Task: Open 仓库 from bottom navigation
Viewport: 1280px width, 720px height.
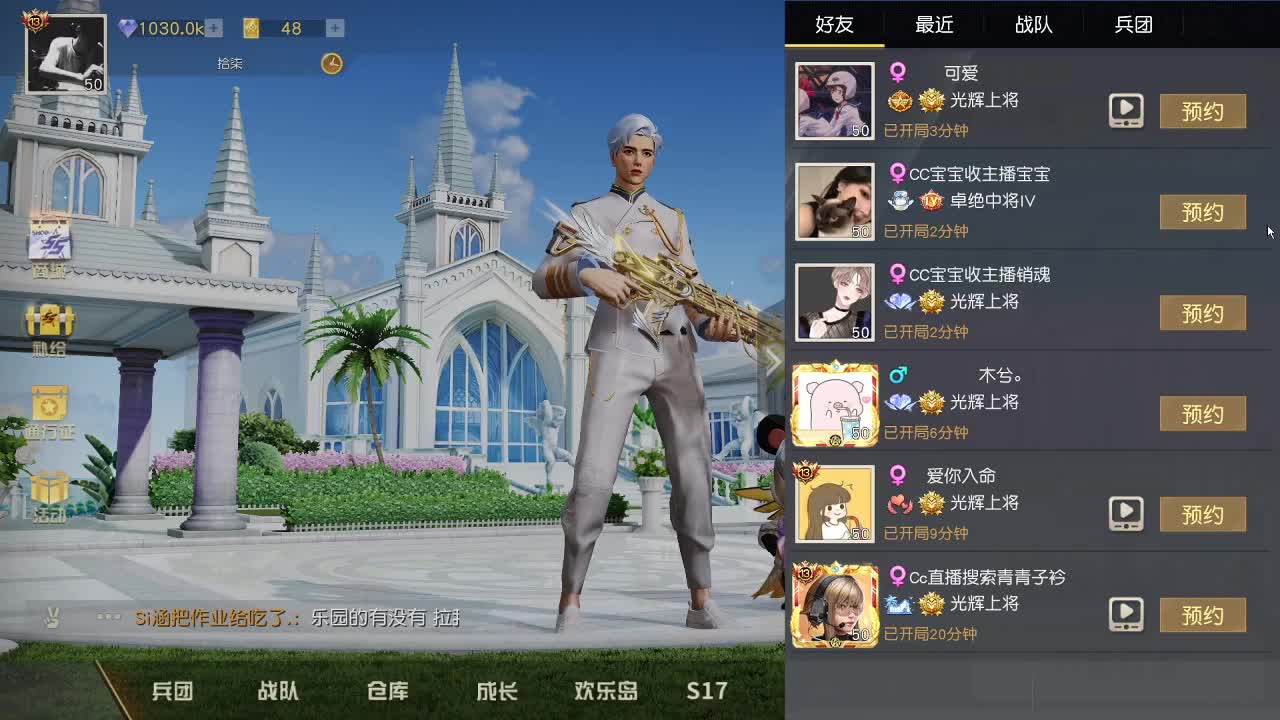Action: (x=387, y=690)
